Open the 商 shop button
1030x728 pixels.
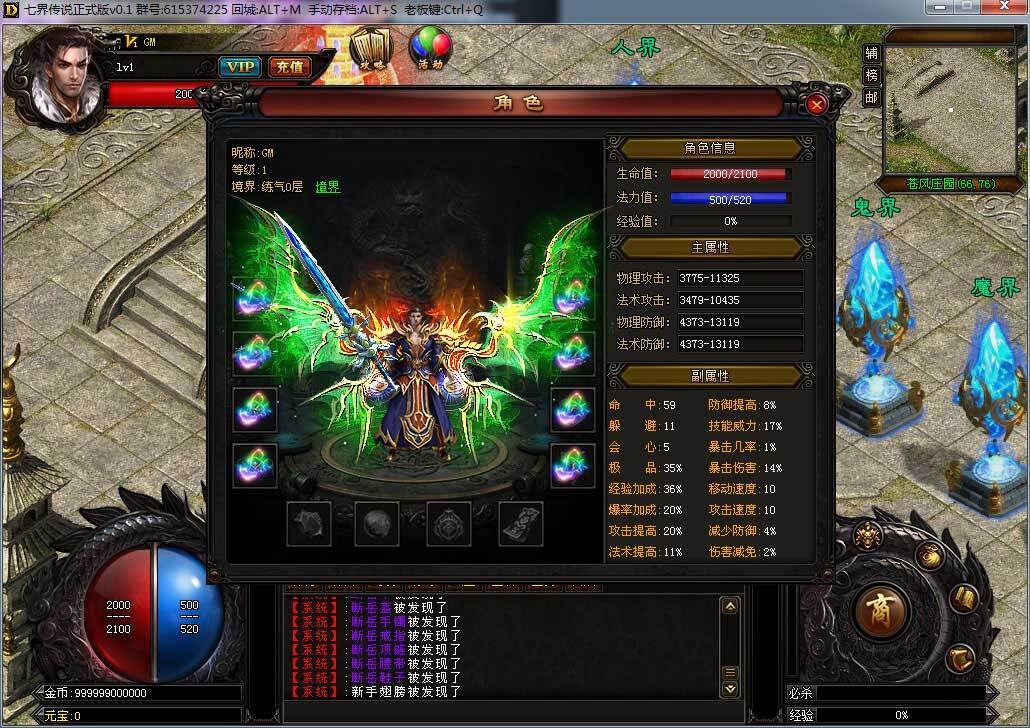click(x=883, y=609)
